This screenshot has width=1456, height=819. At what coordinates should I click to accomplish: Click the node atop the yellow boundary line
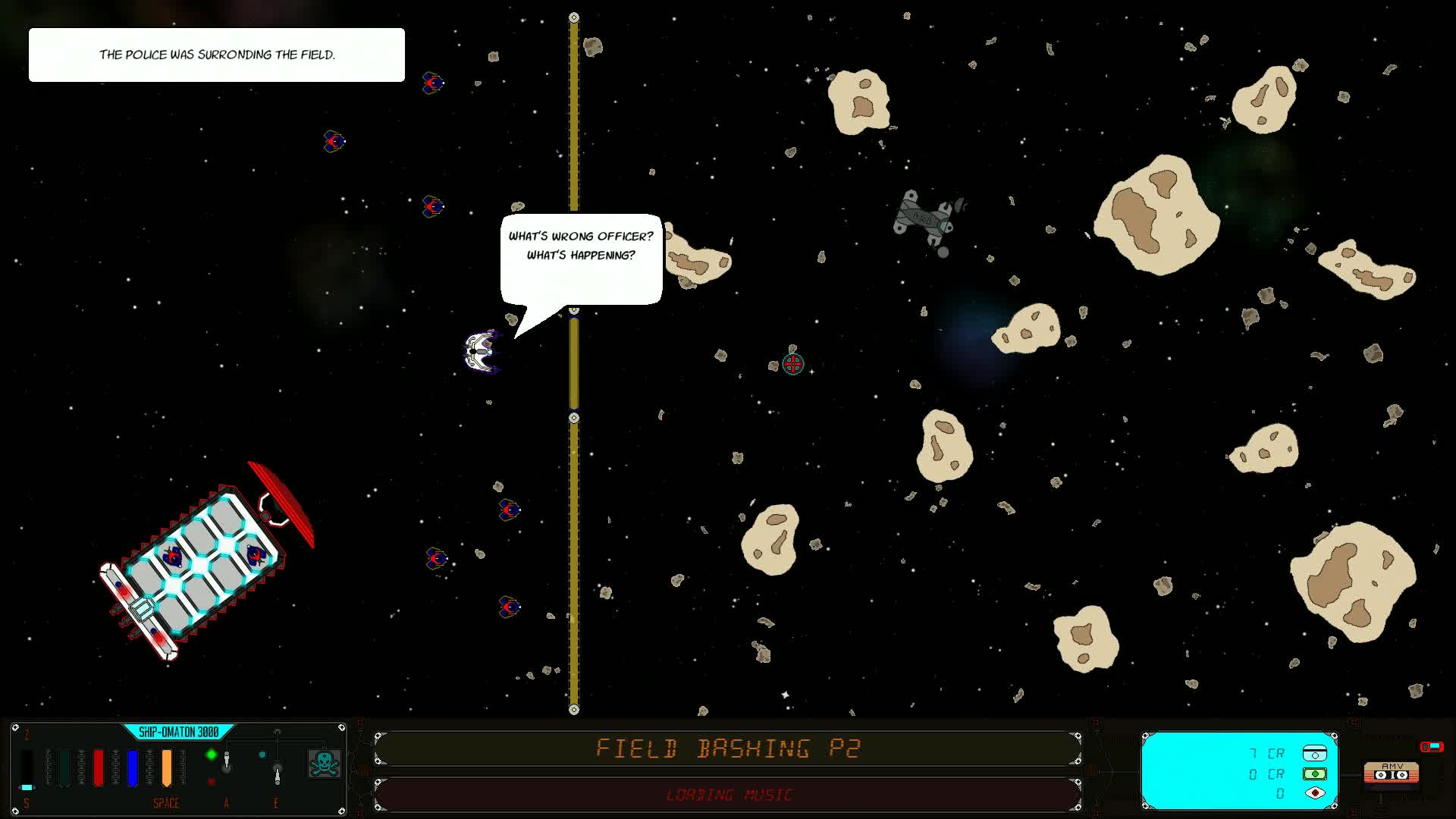(x=573, y=17)
